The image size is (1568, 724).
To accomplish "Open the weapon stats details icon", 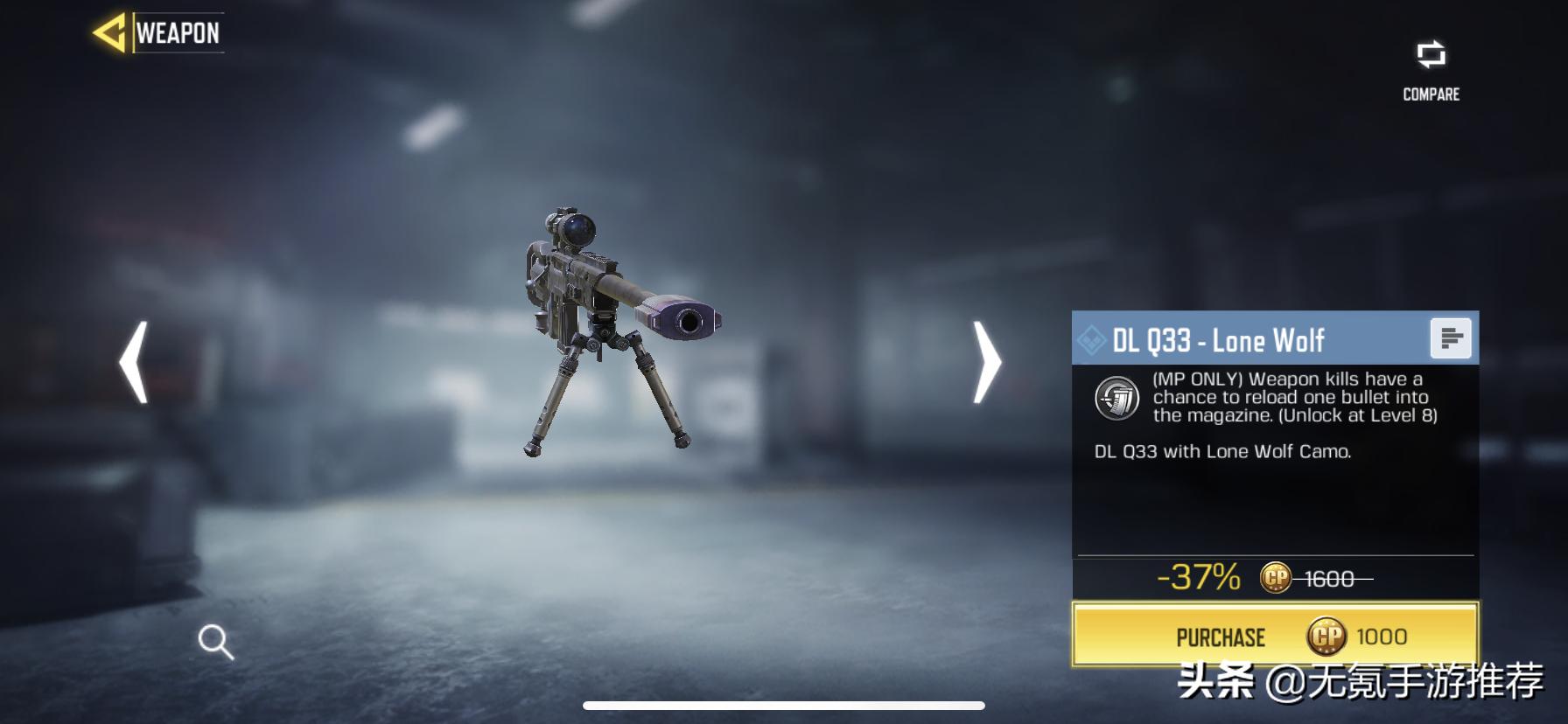I will pos(1450,338).
